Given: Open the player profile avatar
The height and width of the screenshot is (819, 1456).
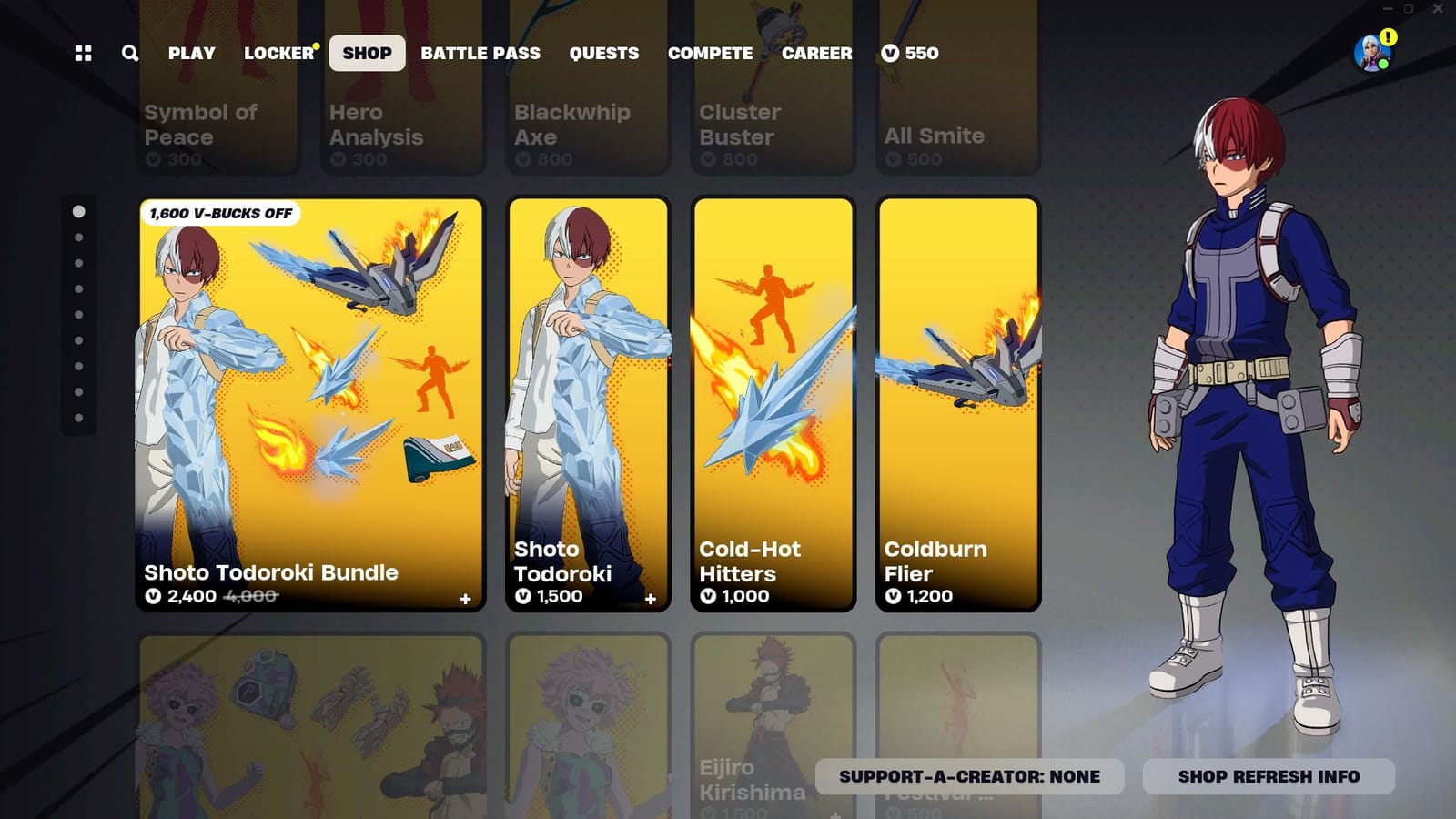Looking at the screenshot, I should (1370, 54).
